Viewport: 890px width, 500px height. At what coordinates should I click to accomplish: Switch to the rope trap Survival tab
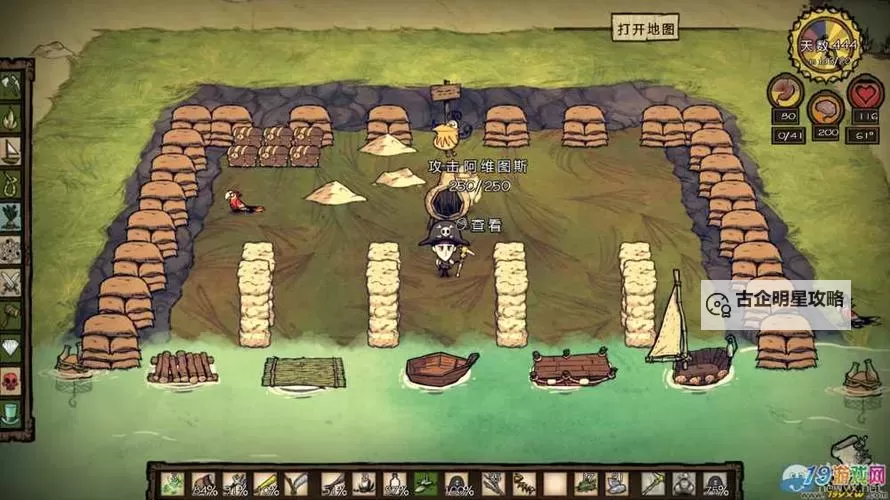[x=11, y=183]
